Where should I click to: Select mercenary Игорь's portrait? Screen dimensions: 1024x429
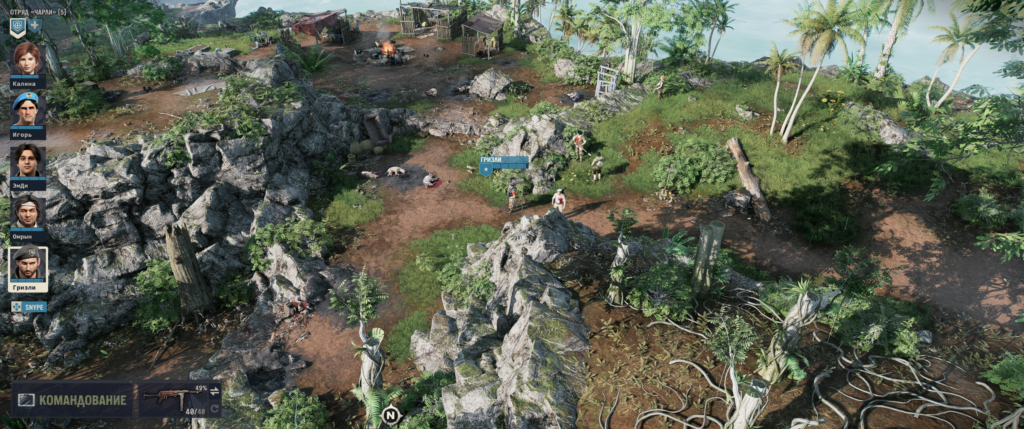pos(27,108)
